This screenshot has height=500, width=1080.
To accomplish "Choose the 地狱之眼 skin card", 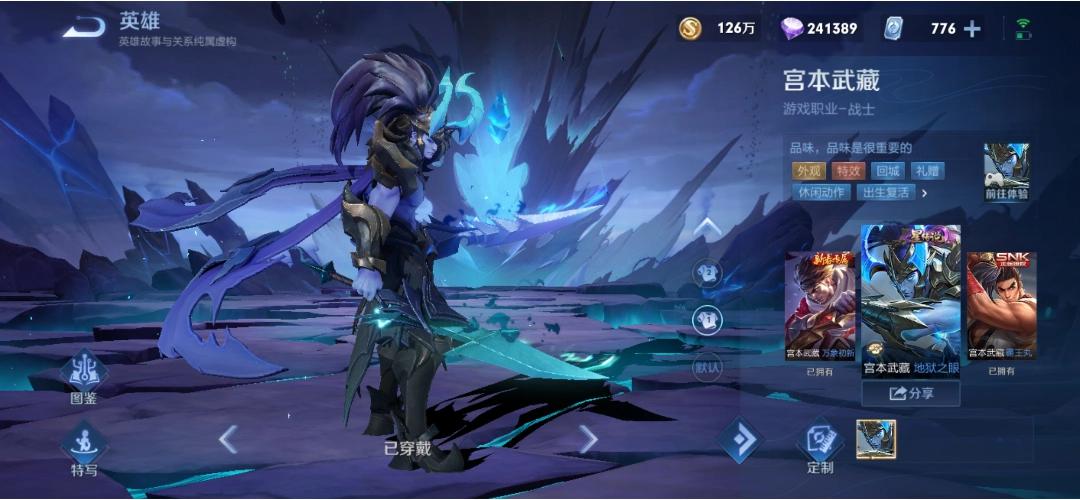I will pos(910,300).
